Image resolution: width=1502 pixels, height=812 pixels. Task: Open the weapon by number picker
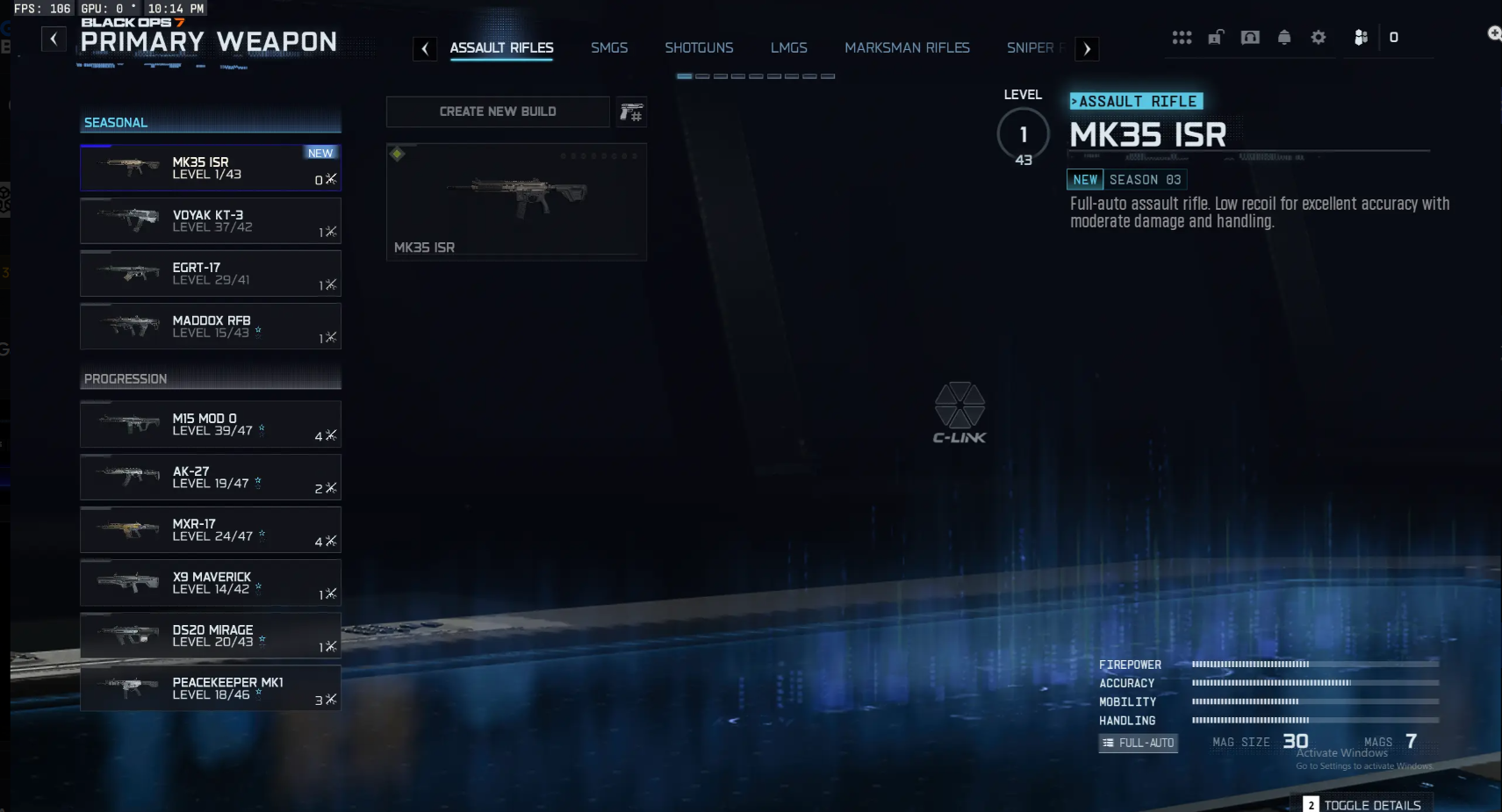tap(631, 111)
